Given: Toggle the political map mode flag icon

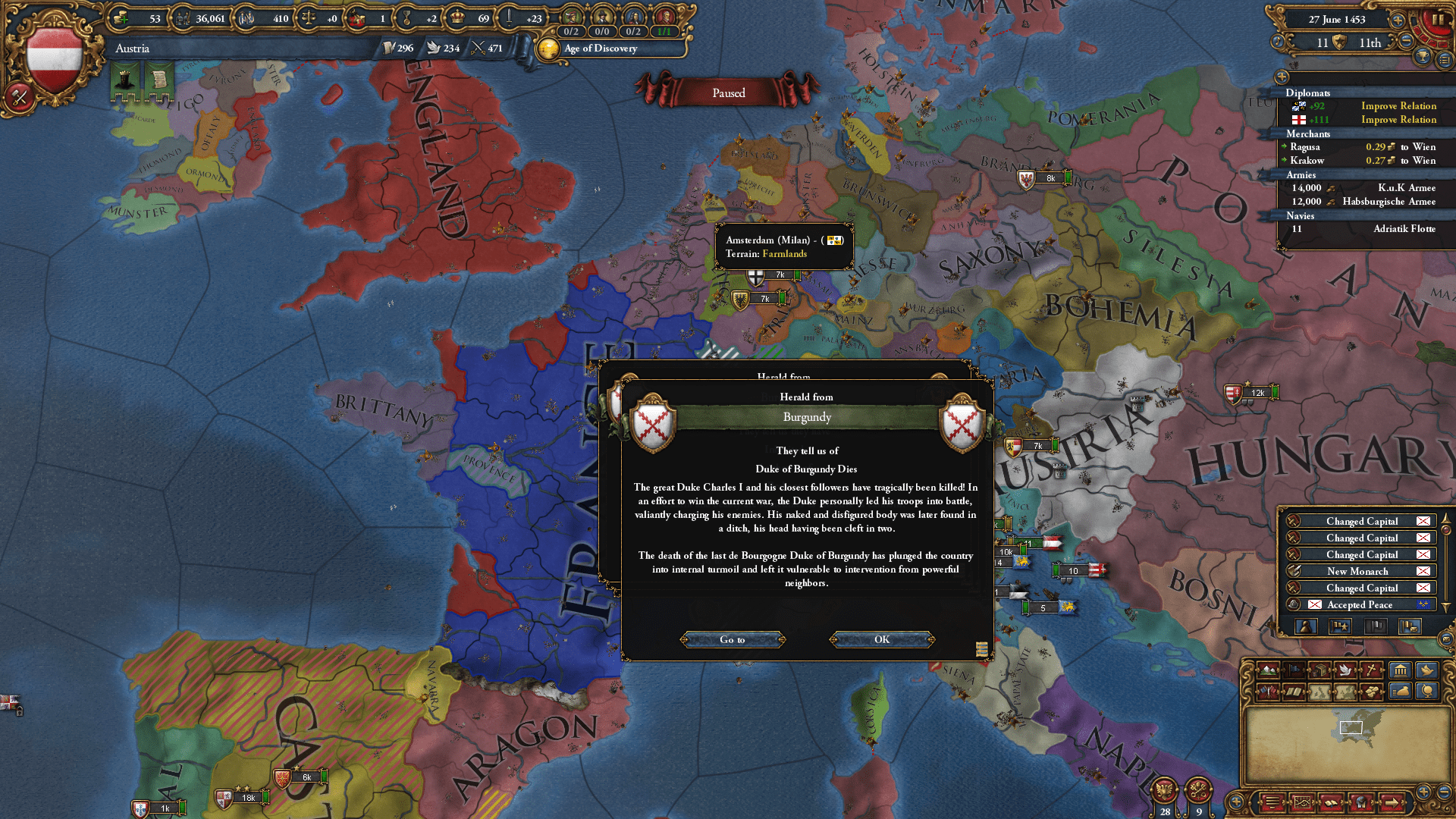Looking at the screenshot, I should pyautogui.click(x=1294, y=670).
